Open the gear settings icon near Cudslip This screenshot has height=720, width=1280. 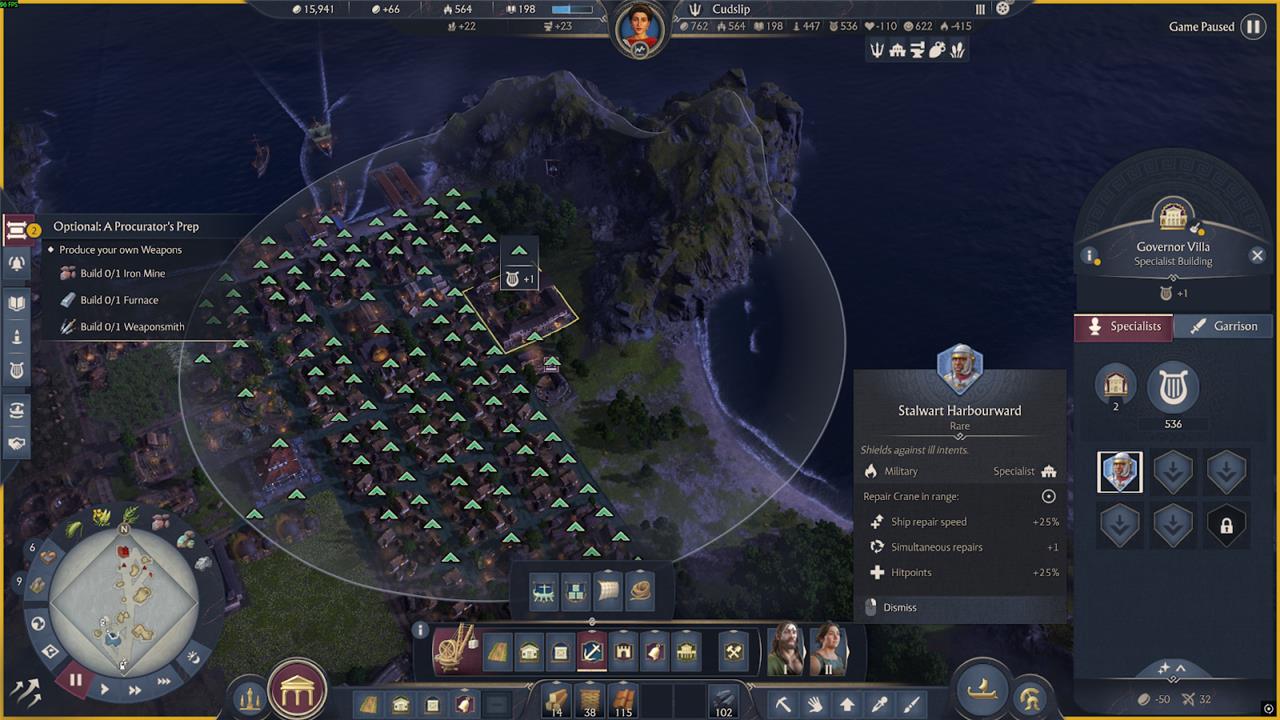coord(1004,9)
